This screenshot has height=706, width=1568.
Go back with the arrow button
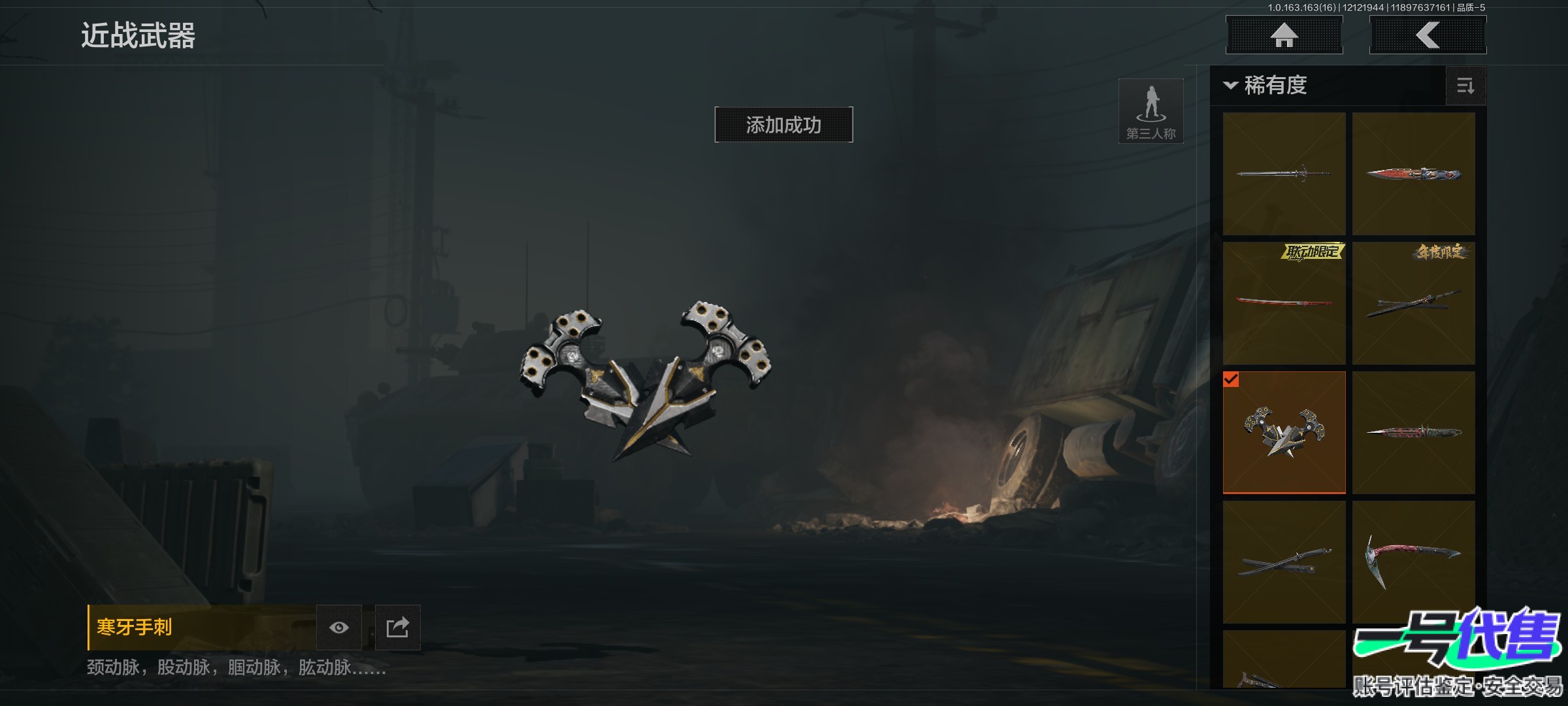click(x=1428, y=35)
